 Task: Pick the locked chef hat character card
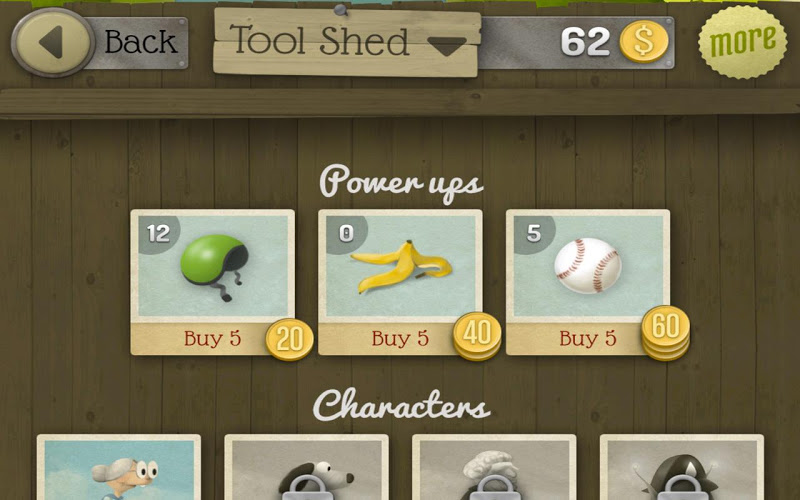(494, 468)
